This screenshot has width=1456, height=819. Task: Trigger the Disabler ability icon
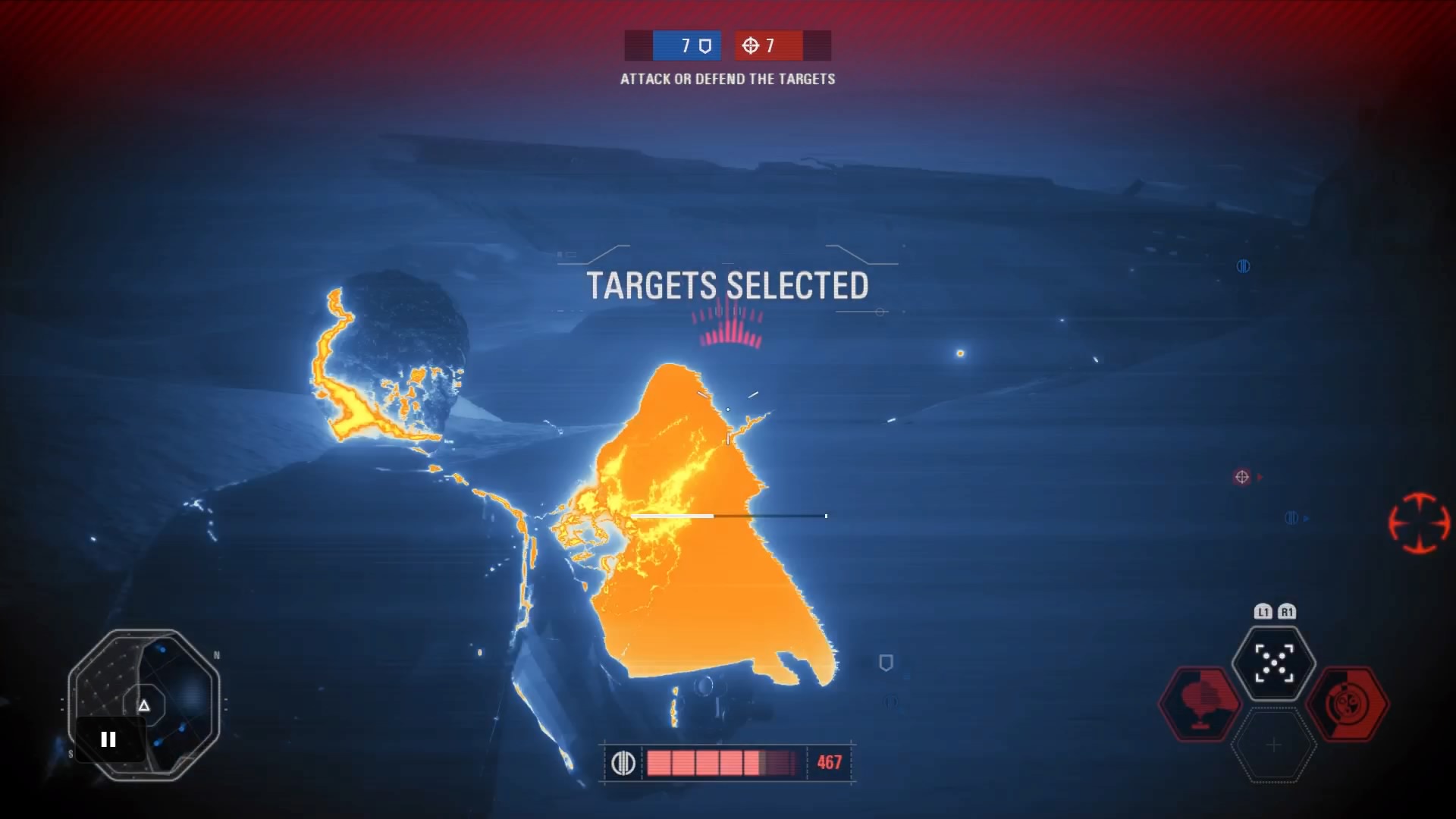coord(1348,703)
